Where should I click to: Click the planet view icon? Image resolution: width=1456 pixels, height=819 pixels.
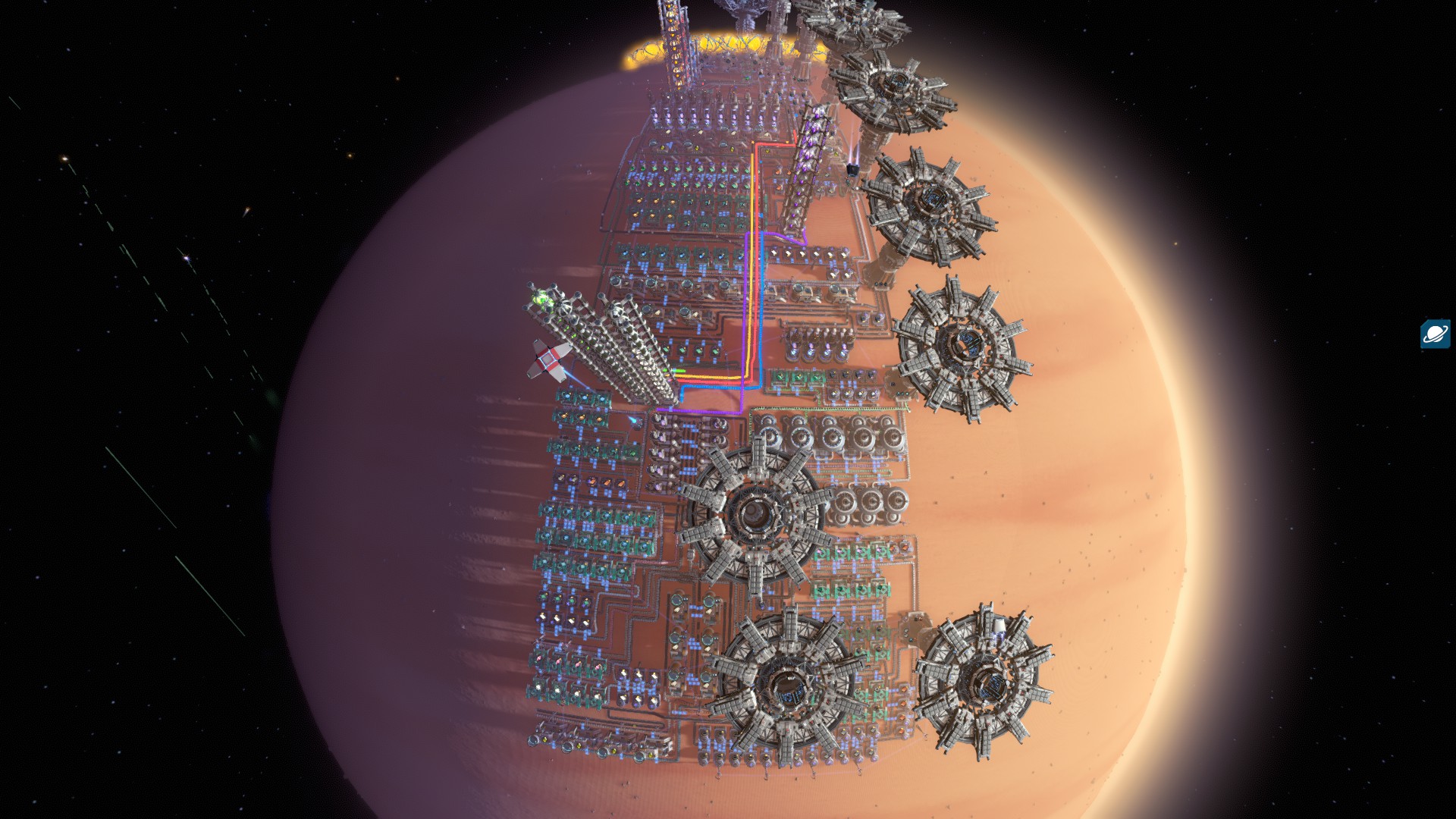(x=1435, y=334)
